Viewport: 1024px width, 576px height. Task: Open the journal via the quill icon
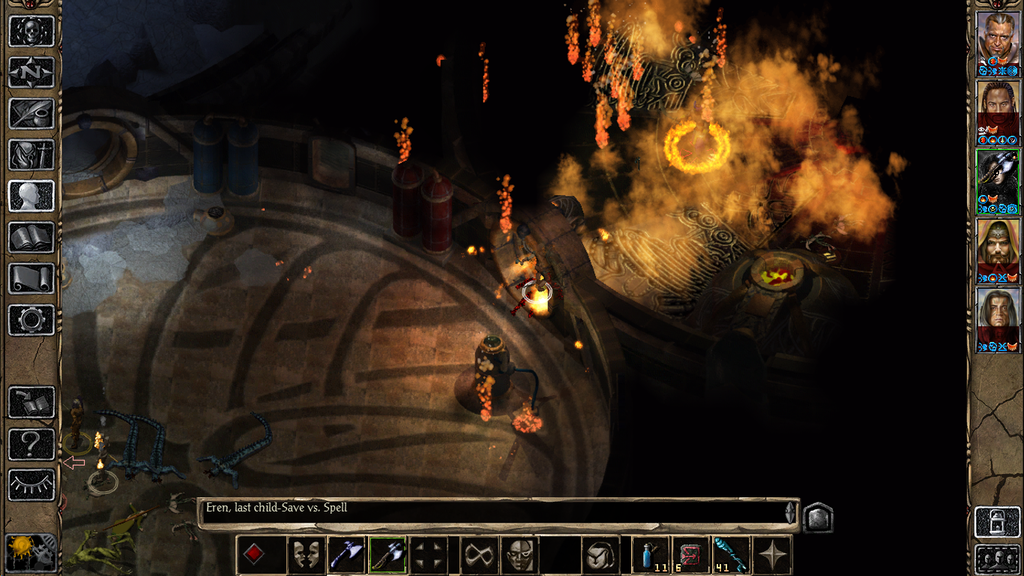tap(31, 113)
